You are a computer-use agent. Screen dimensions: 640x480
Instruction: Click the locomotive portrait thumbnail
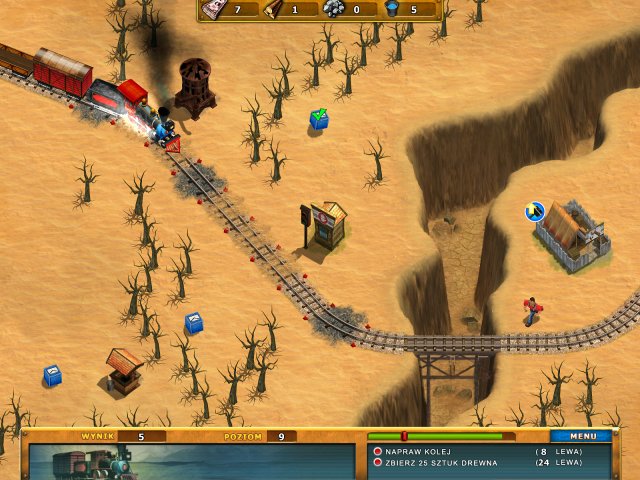(x=95, y=463)
